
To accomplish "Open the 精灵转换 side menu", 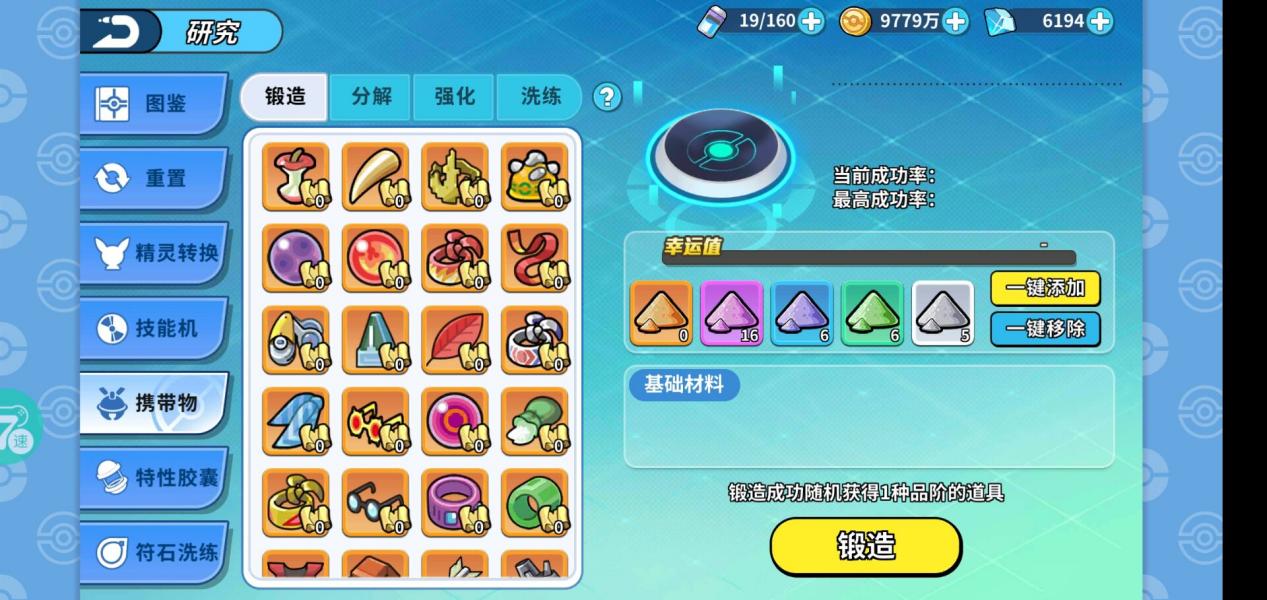I will click(153, 253).
